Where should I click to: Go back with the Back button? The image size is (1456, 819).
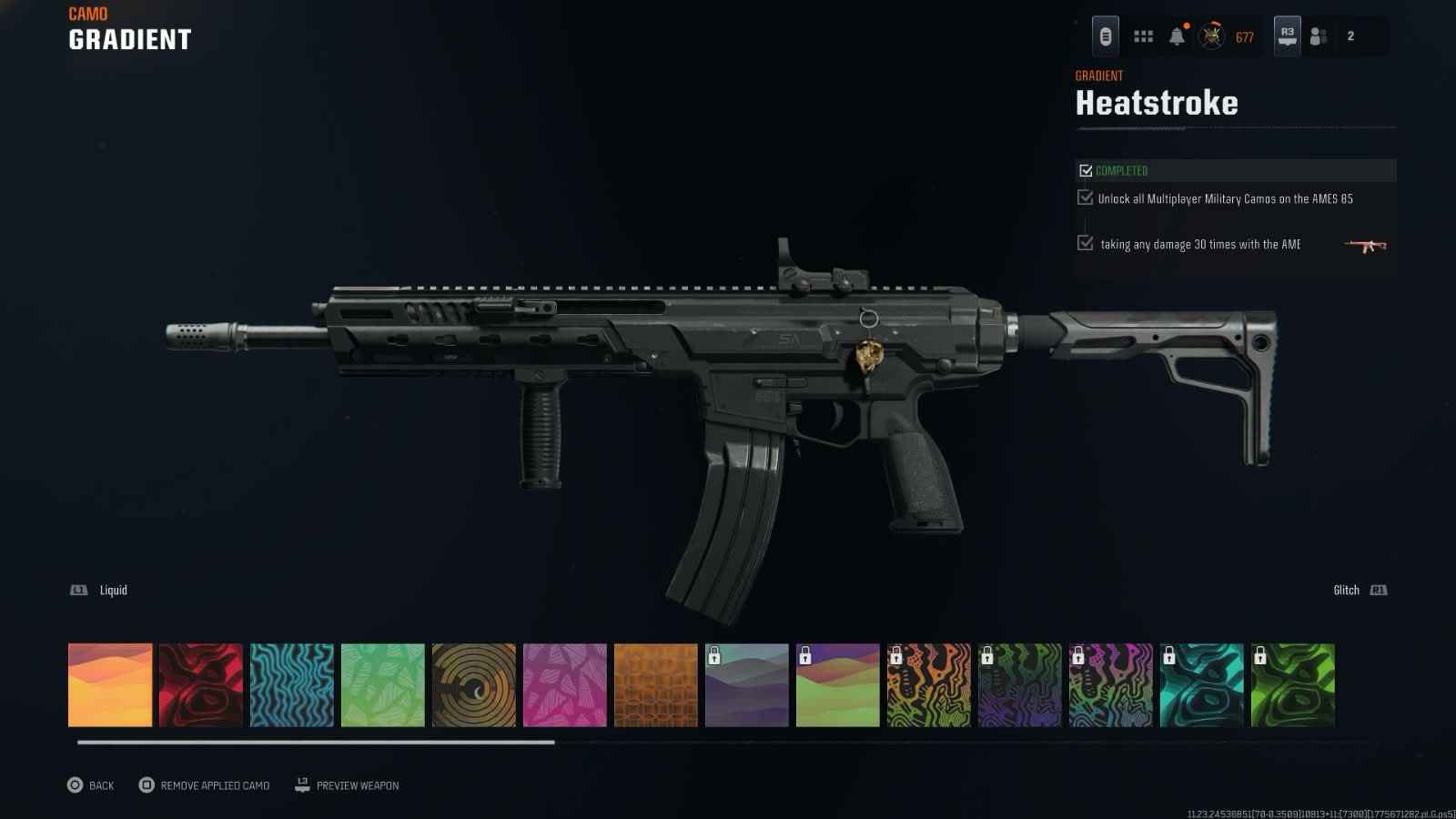point(90,785)
